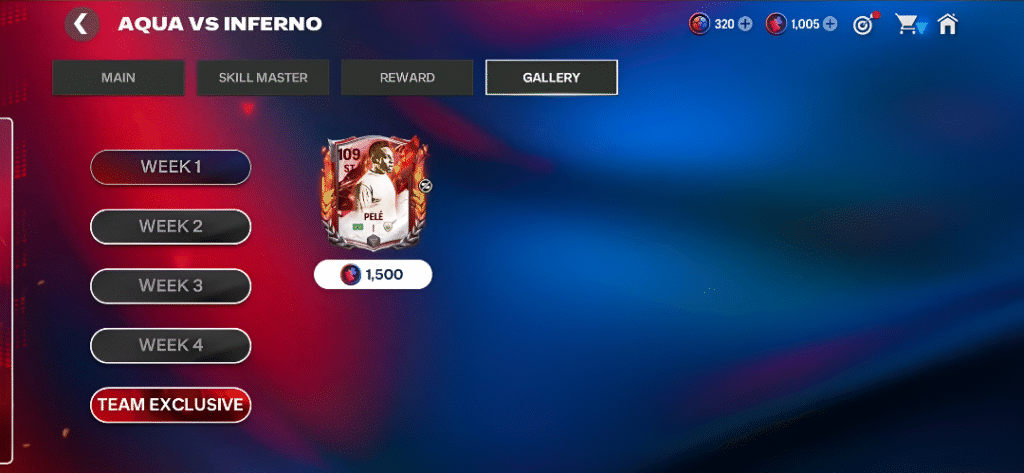
Task: Show Team Exclusive players
Action: tap(170, 405)
